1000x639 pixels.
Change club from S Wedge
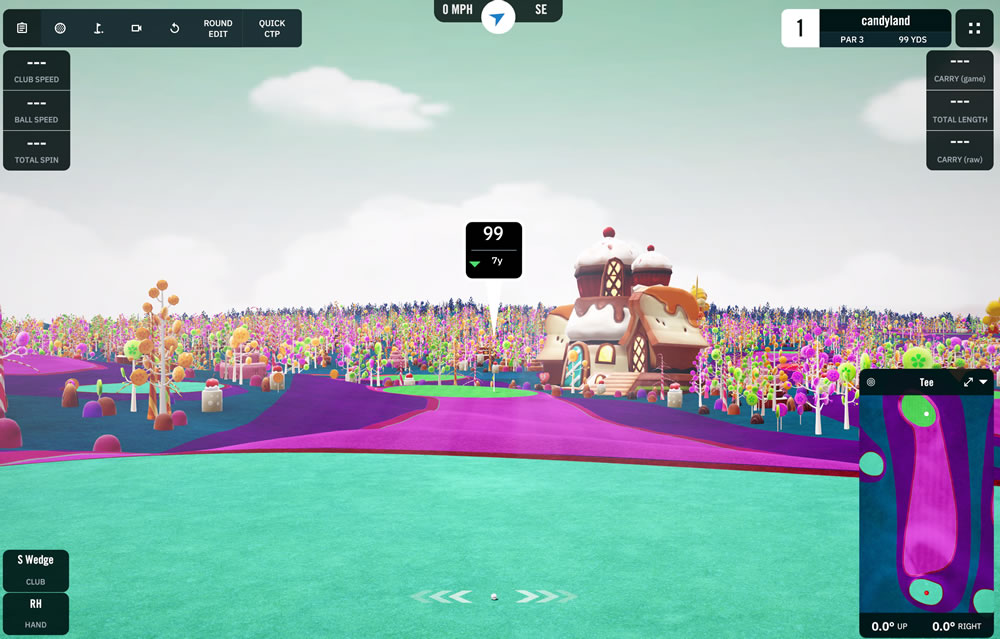[36, 569]
